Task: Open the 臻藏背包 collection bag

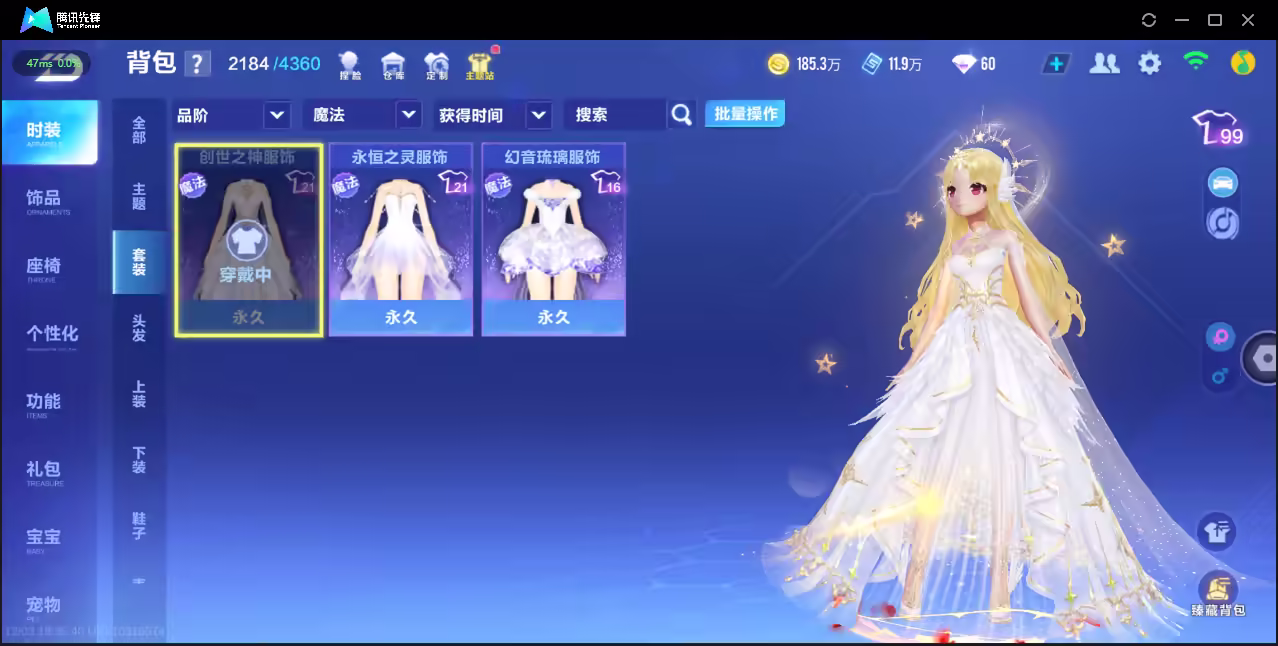Action: click(x=1217, y=593)
